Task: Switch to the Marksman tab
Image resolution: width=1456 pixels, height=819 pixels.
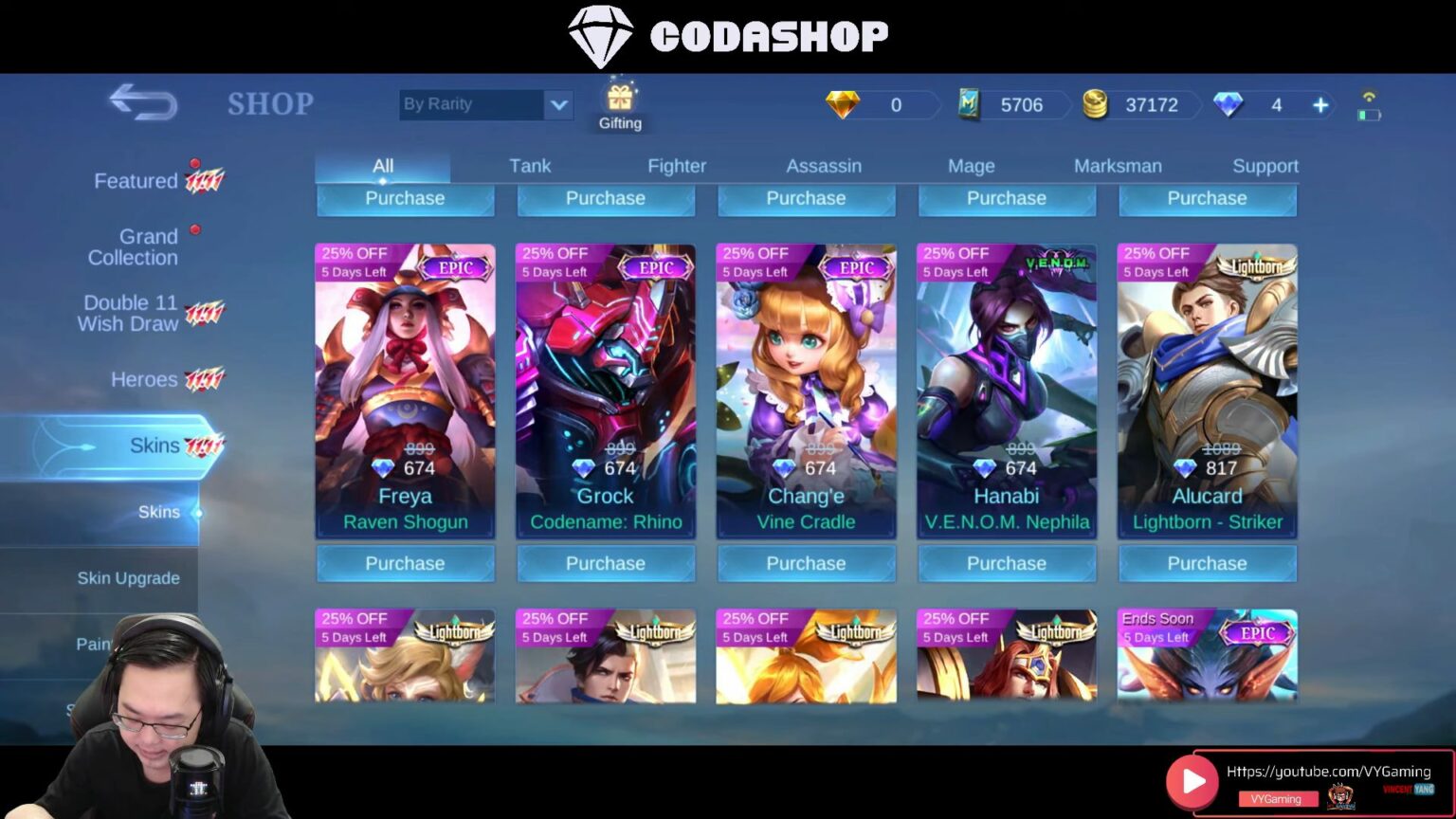Action: tap(1119, 165)
